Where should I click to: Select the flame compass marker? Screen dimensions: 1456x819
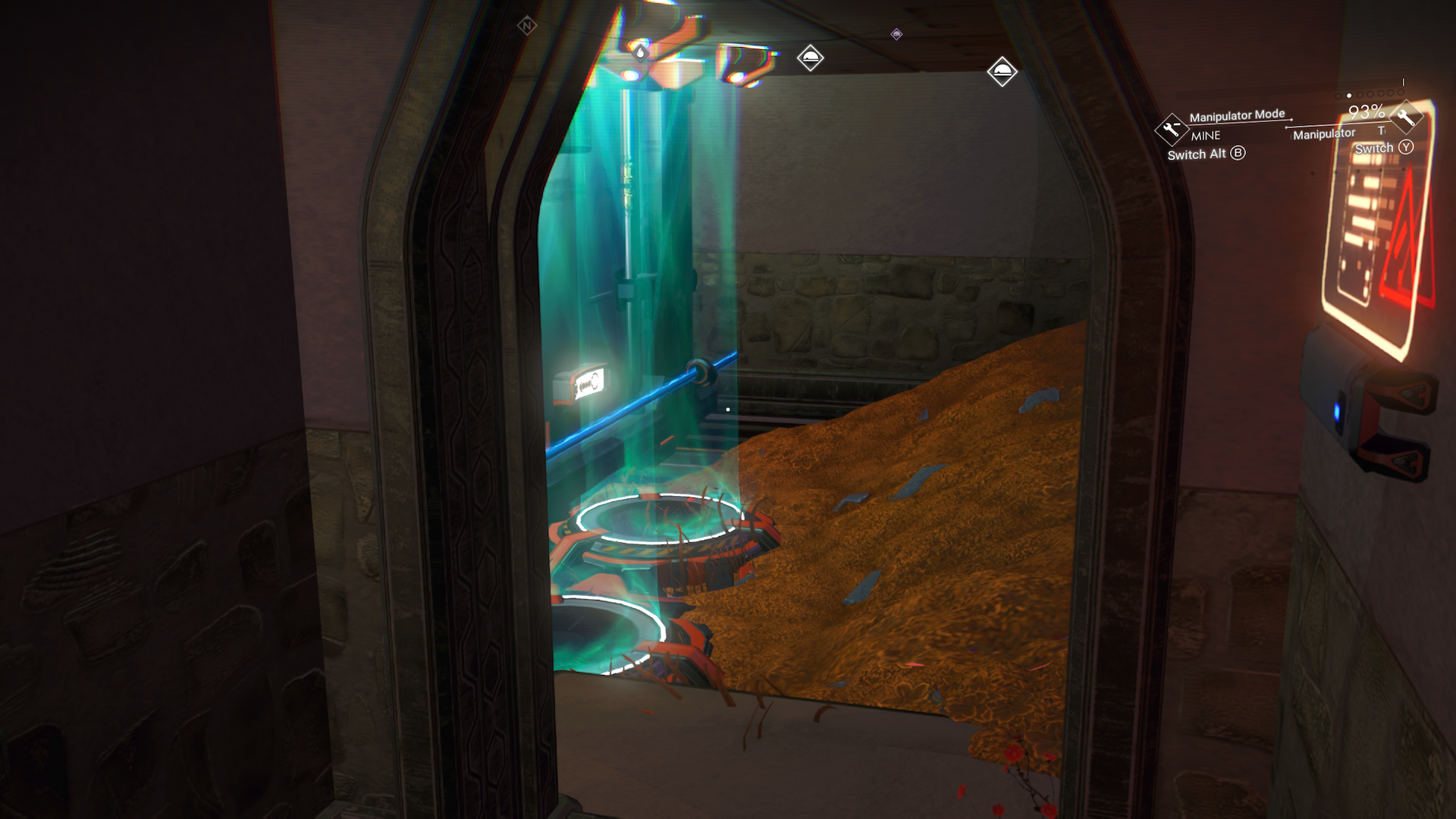tap(641, 52)
